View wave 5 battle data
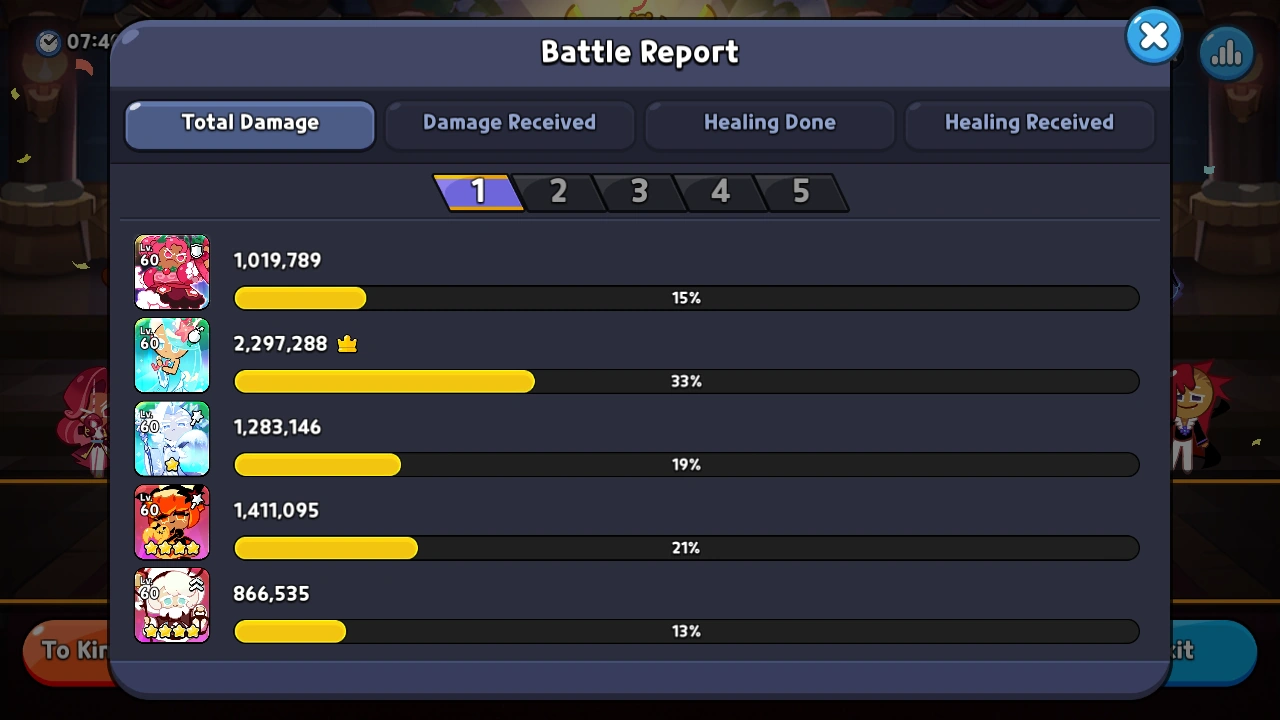Screen dimensions: 1280x720 pyautogui.click(x=800, y=192)
